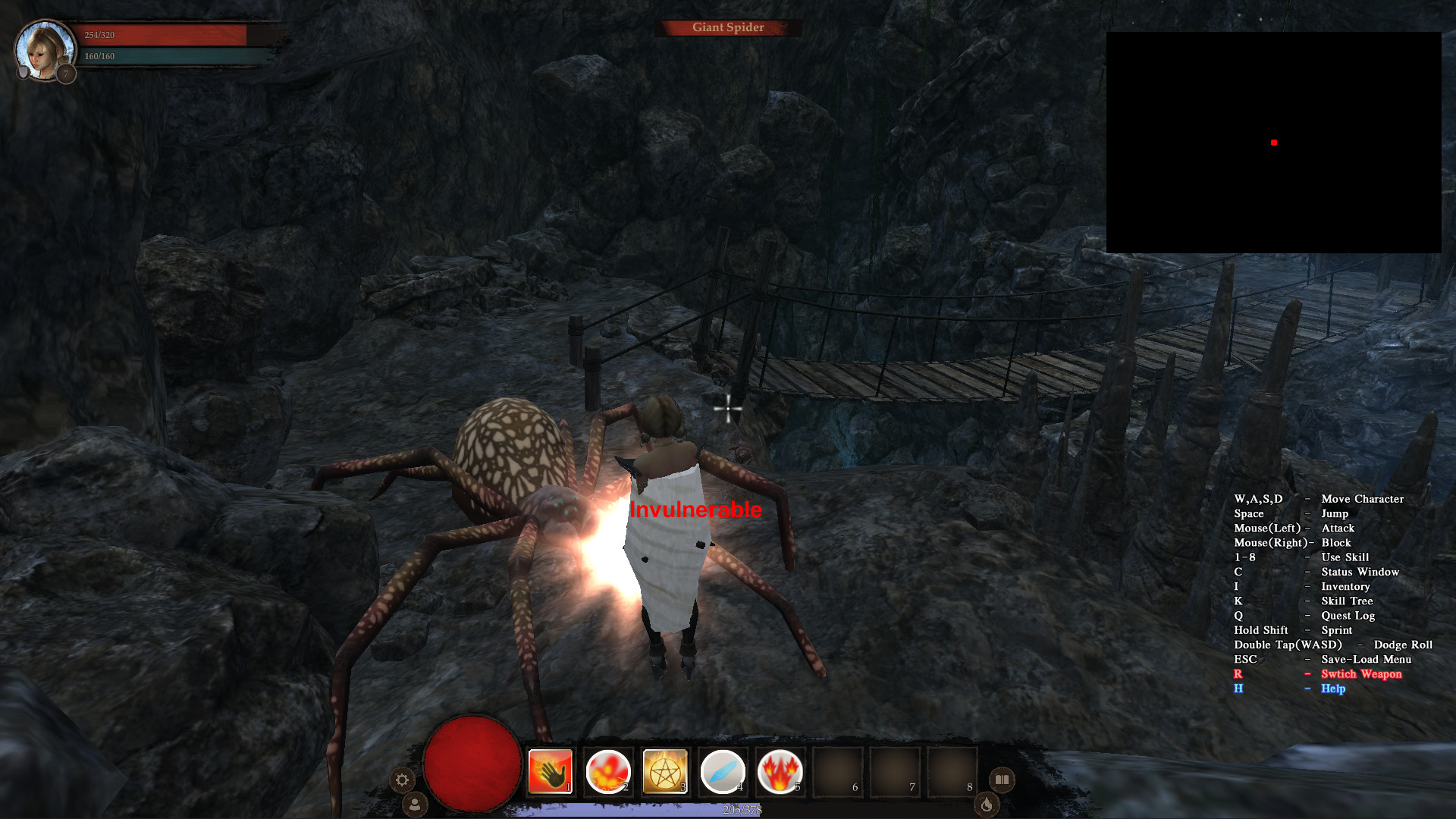The image size is (1456, 819).
Task: Expand empty hotbar slot 8
Action: (953, 772)
